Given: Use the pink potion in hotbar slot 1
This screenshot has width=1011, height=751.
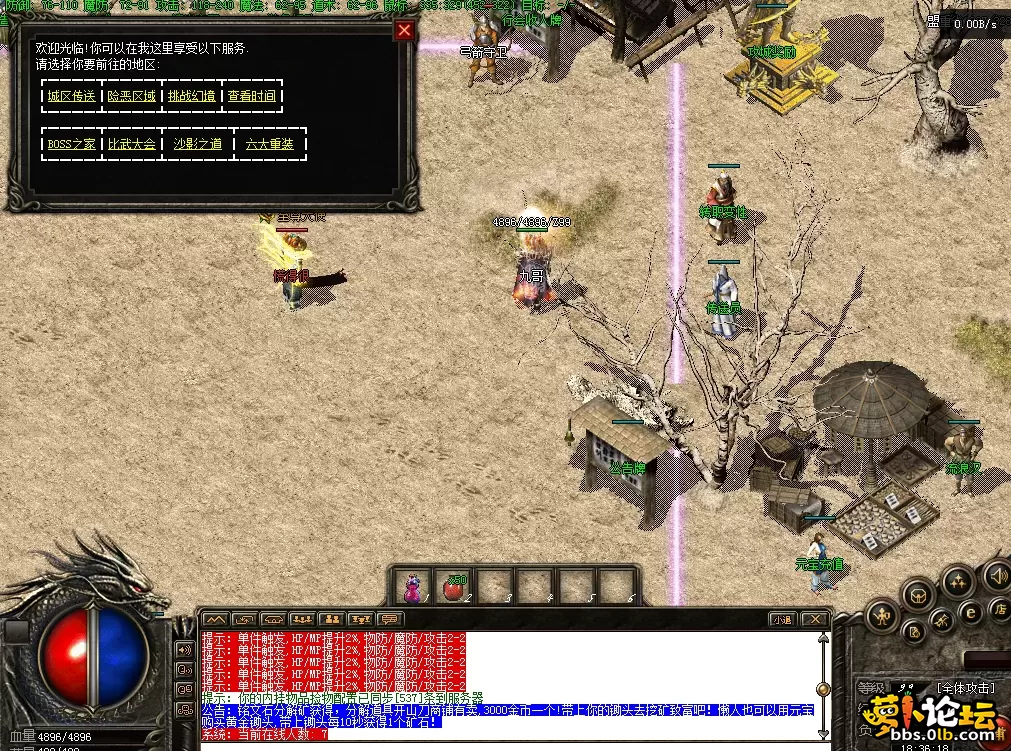Looking at the screenshot, I should click(x=411, y=586).
